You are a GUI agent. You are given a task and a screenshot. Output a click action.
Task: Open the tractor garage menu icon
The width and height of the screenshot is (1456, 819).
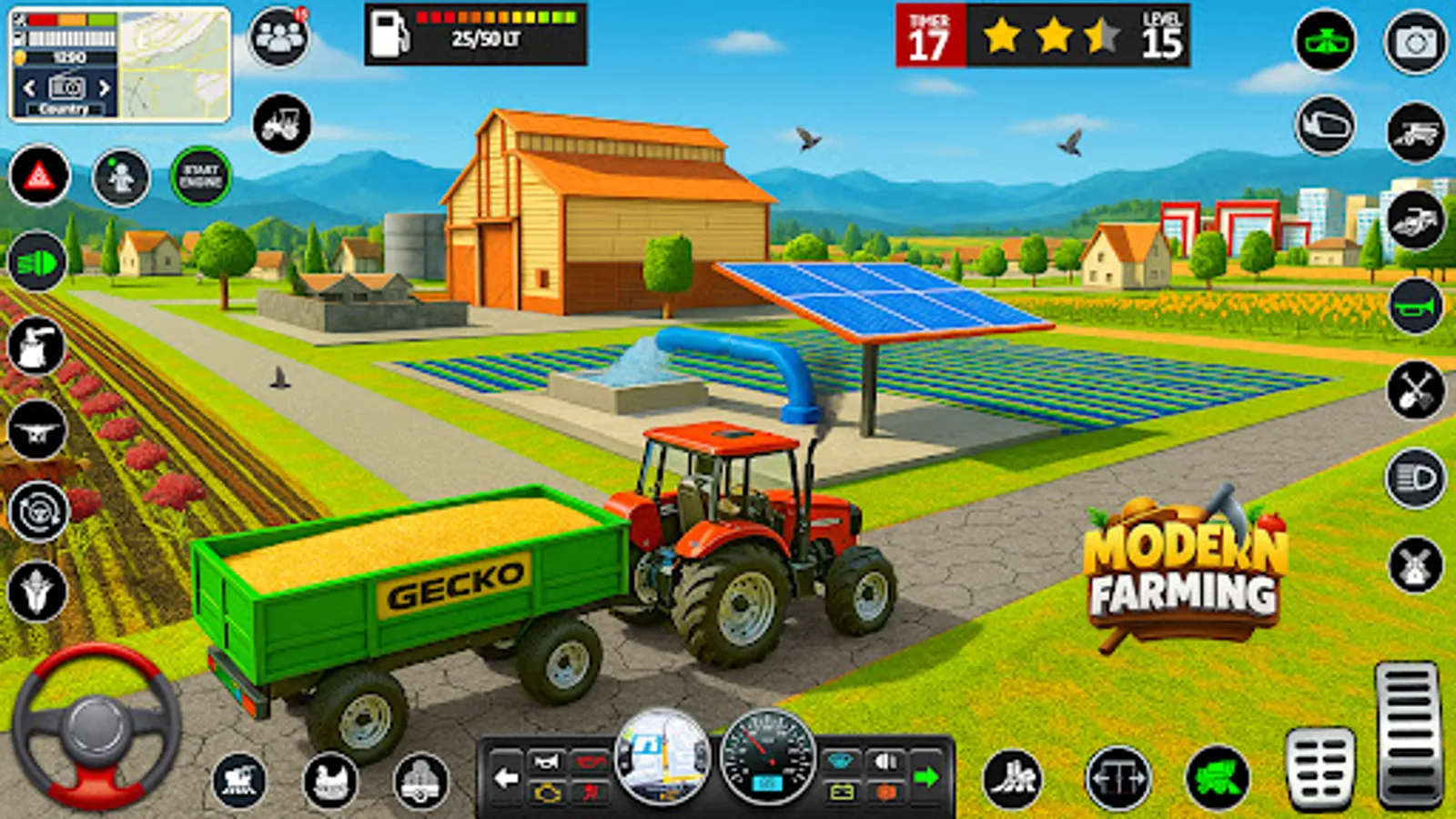tap(282, 126)
